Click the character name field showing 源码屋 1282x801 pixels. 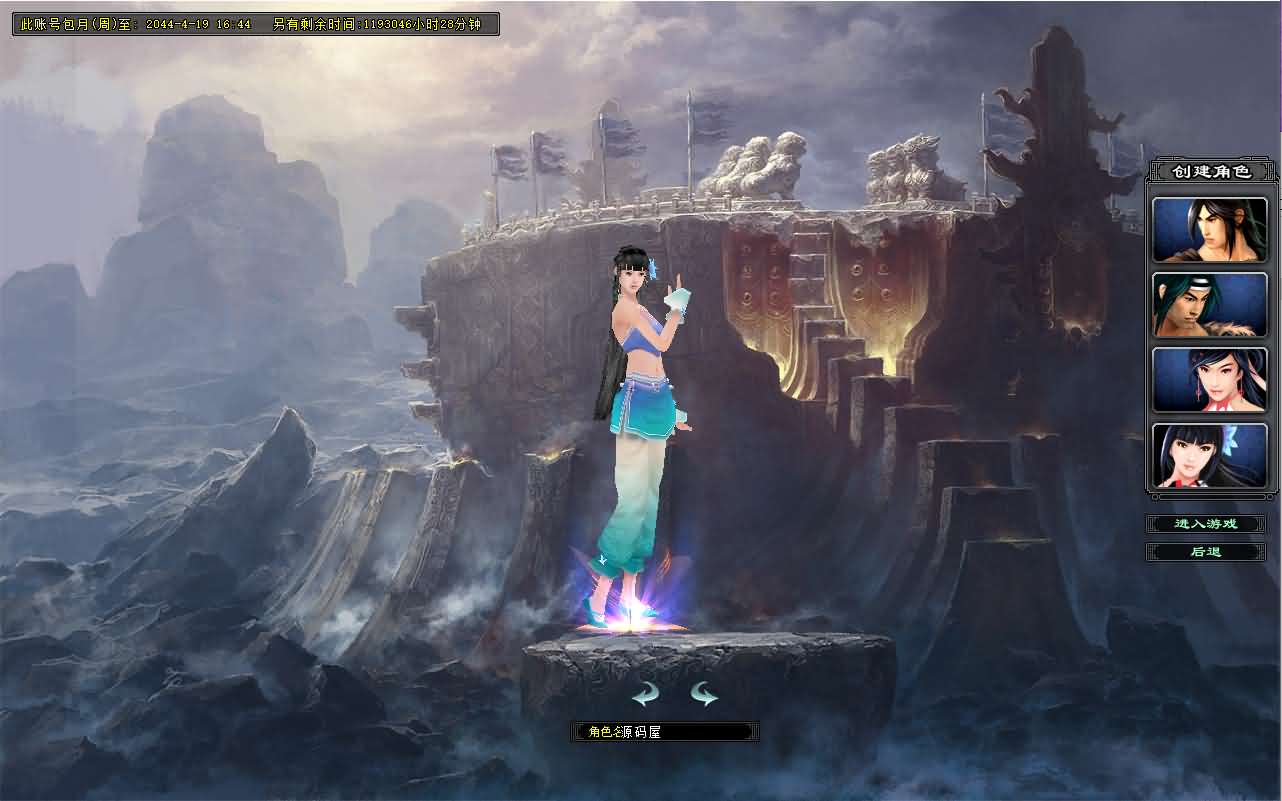(663, 731)
